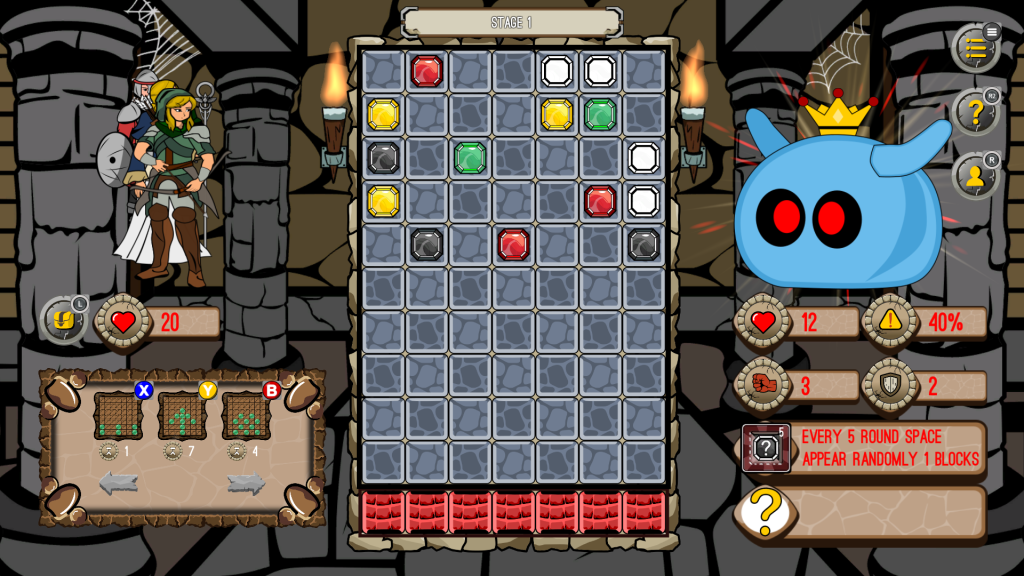Pick the red gem next to a white gem
Image resolution: width=1024 pixels, height=576 pixels.
coord(600,201)
